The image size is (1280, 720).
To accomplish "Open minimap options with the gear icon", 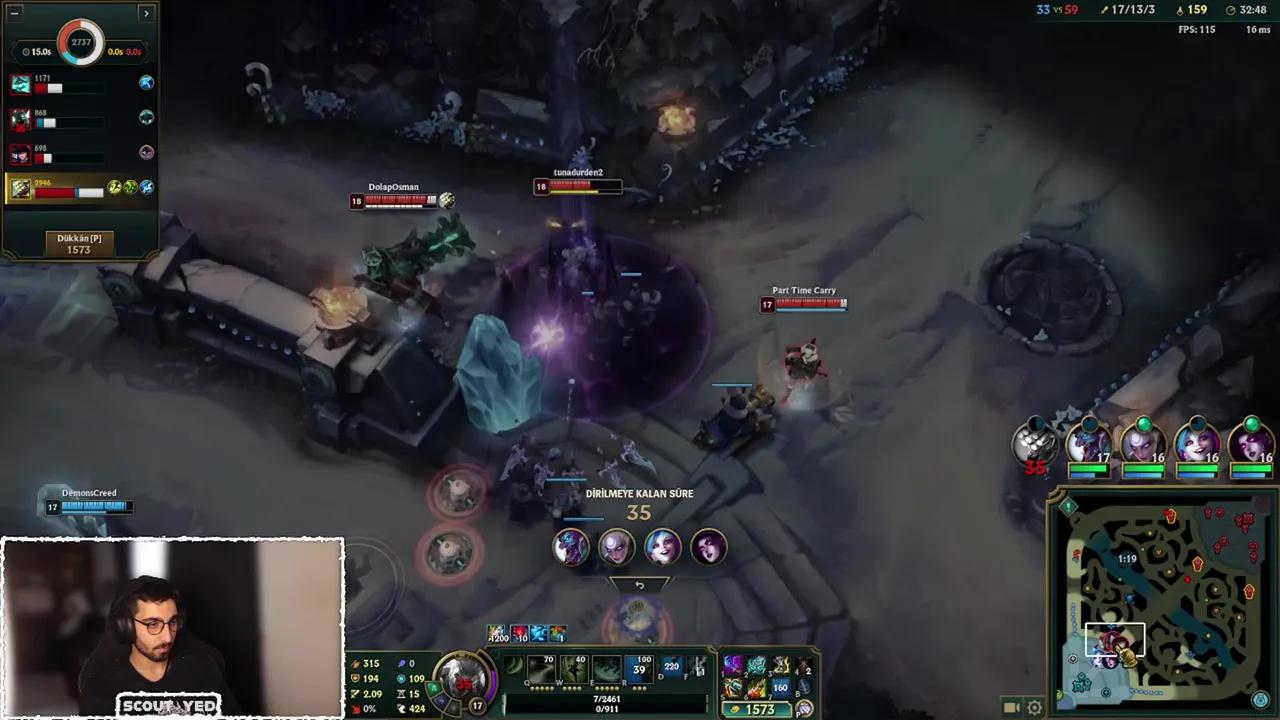I will [x=1034, y=707].
